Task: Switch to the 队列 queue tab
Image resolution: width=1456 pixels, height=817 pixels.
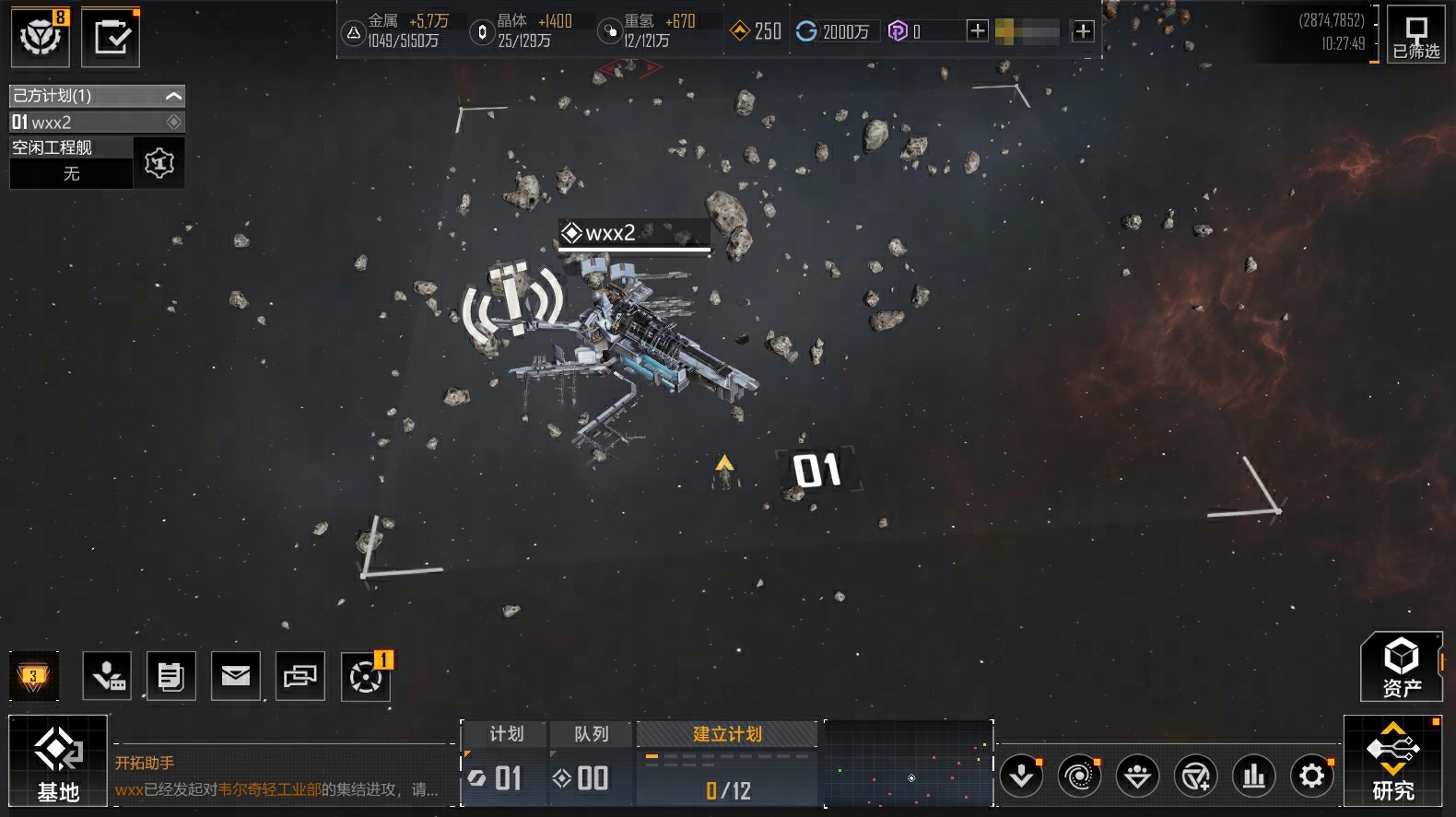Action: pyautogui.click(x=592, y=734)
